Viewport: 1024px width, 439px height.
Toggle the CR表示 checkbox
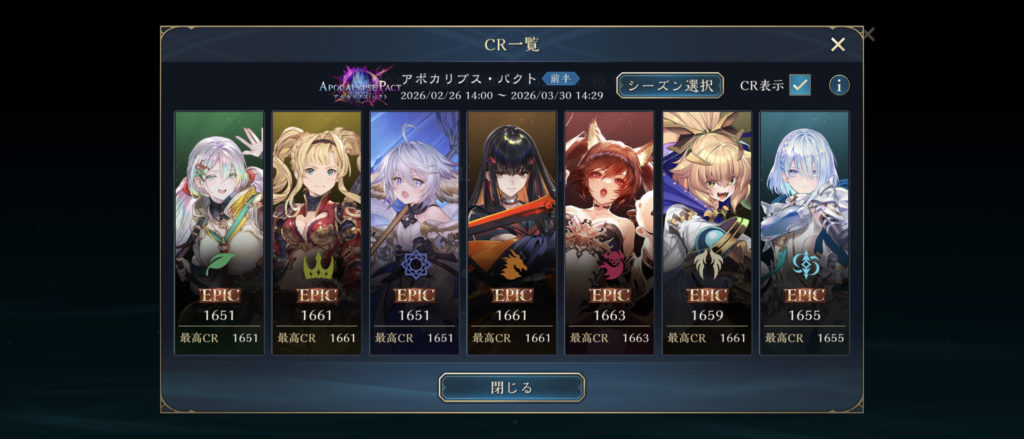(800, 85)
